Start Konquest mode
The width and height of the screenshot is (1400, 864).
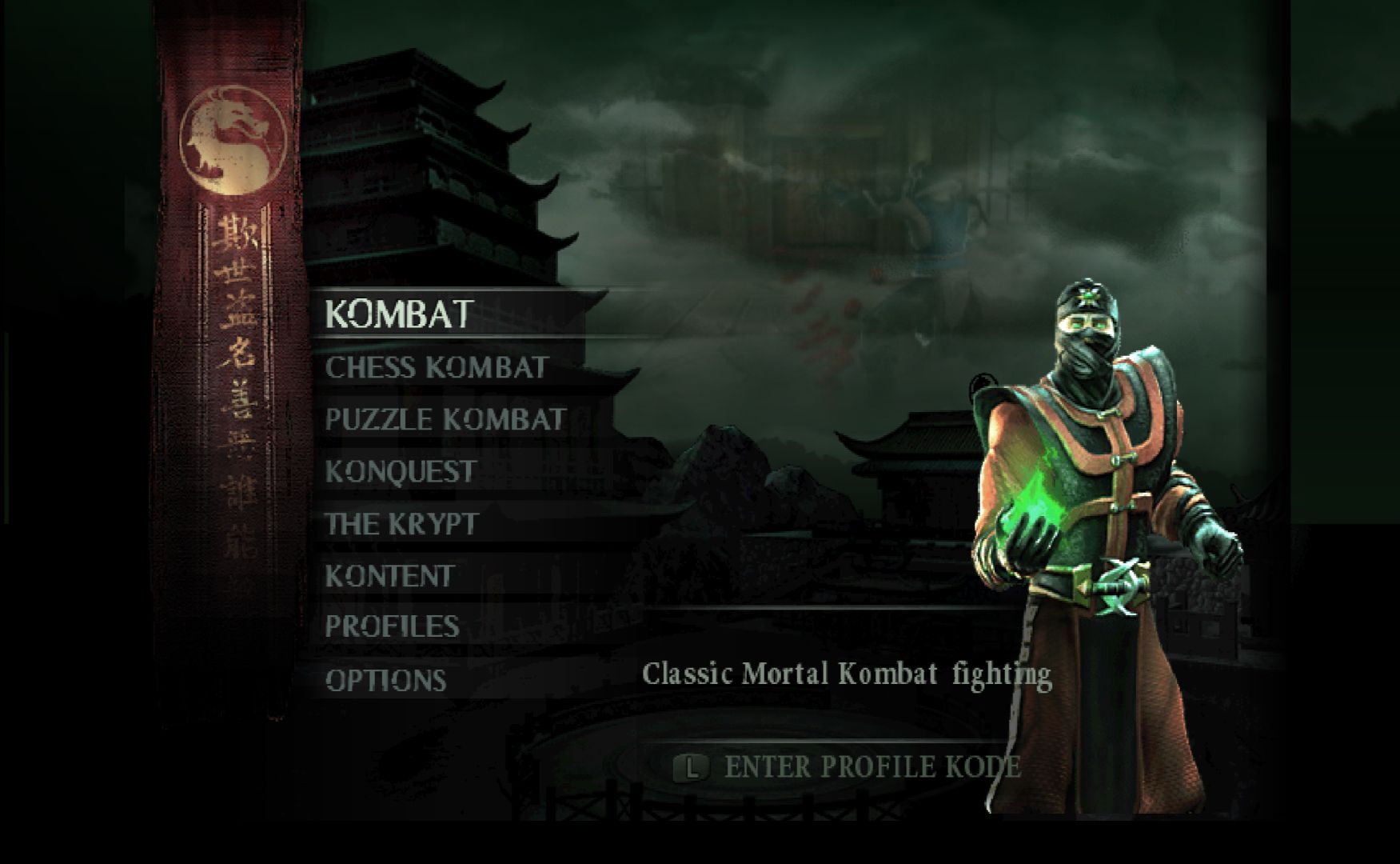[x=401, y=472]
